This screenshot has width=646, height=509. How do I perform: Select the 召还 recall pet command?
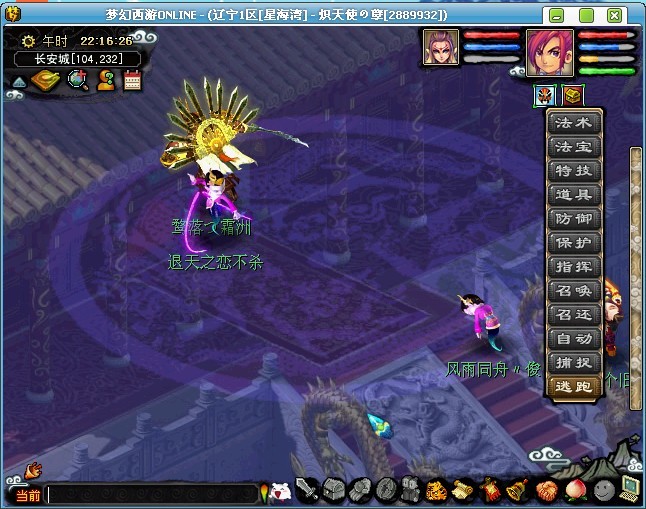point(574,315)
